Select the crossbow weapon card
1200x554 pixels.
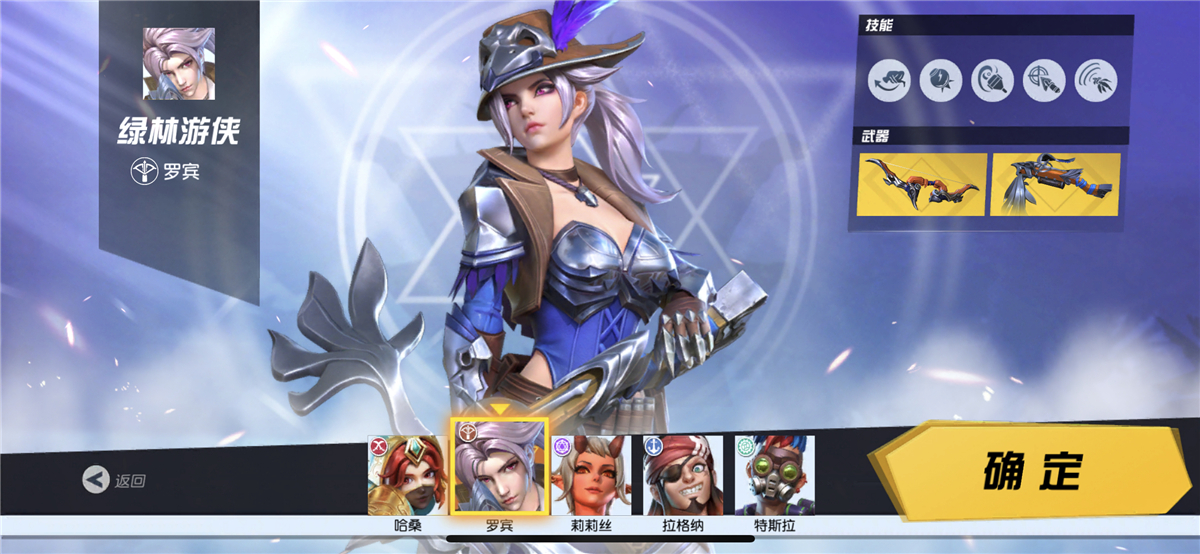[1055, 184]
